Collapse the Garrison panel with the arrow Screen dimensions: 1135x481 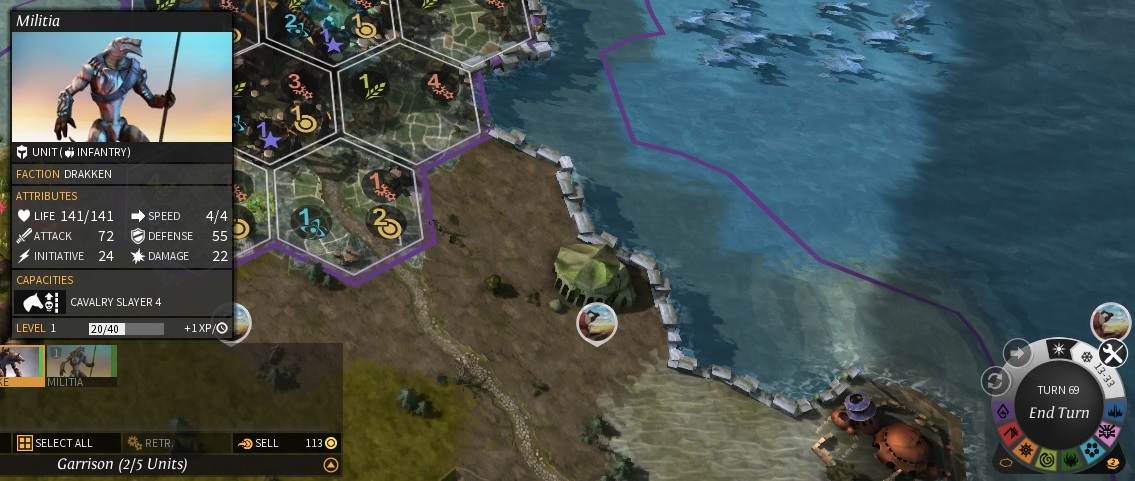tap(330, 465)
